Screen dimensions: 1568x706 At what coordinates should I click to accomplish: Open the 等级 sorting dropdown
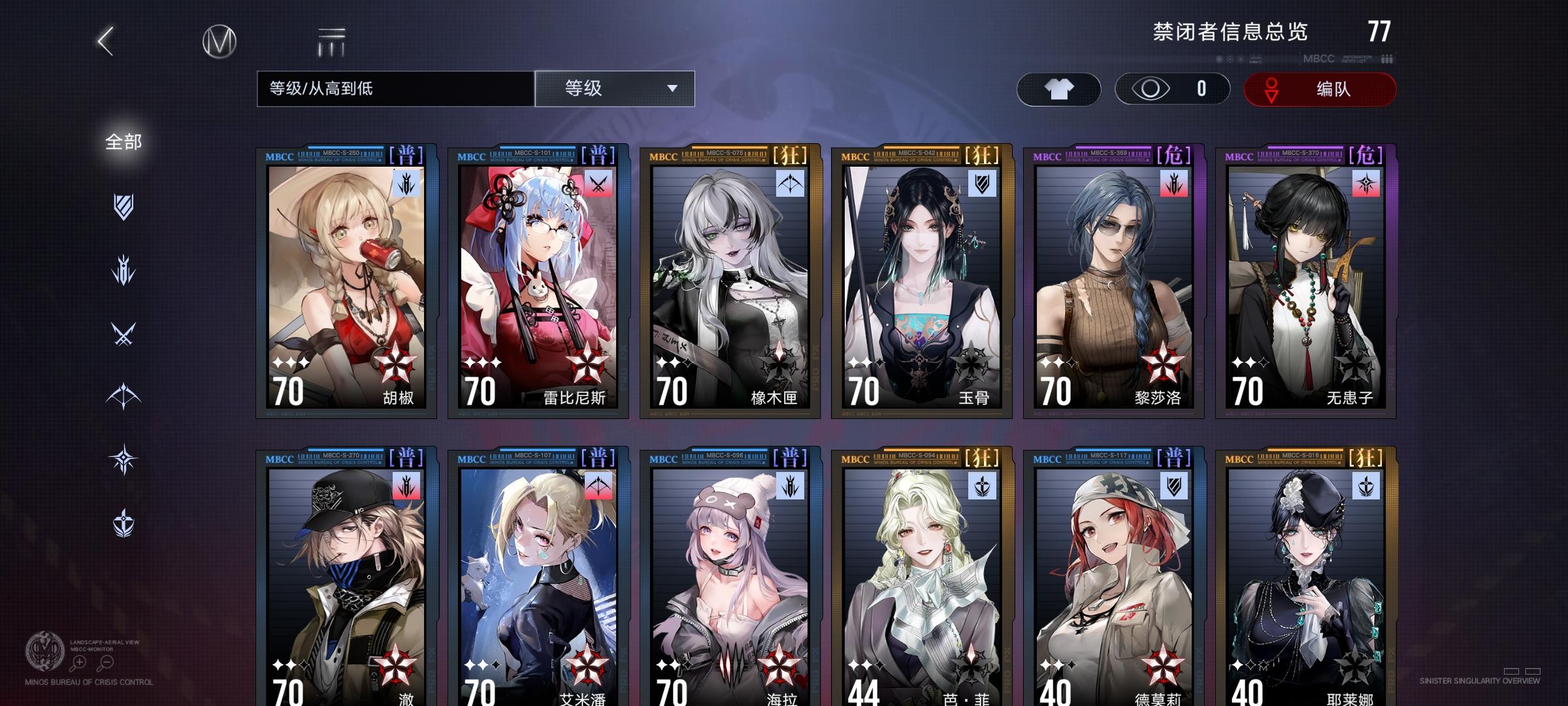coord(613,89)
